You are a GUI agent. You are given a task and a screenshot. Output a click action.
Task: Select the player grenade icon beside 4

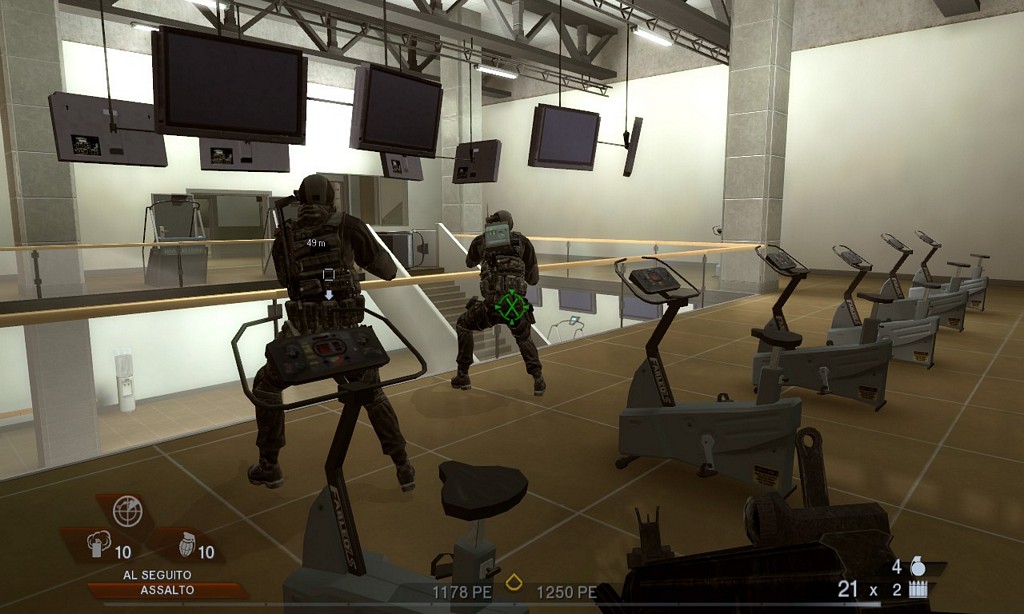(918, 566)
